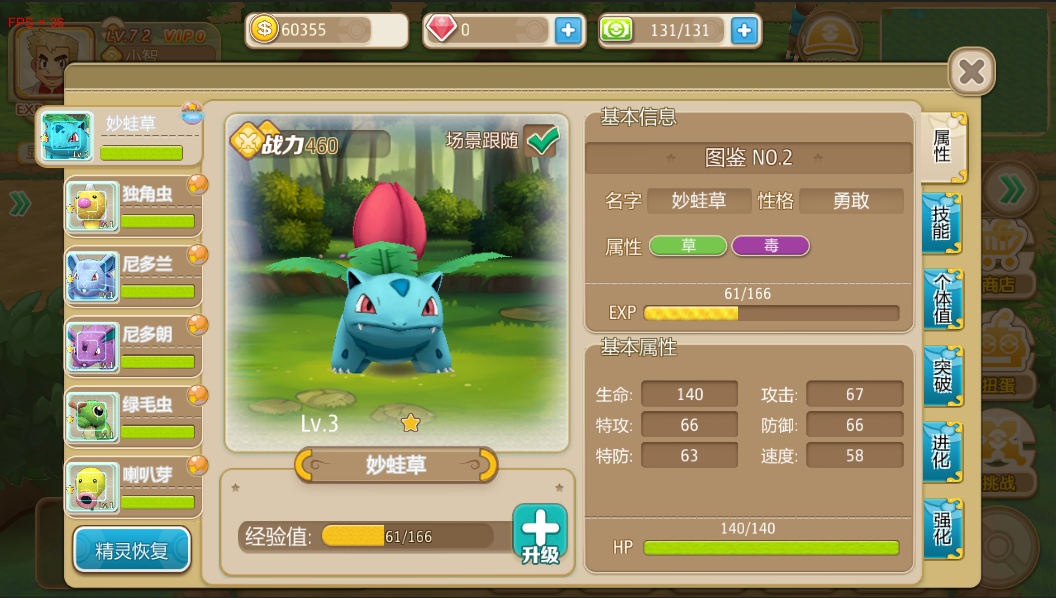The width and height of the screenshot is (1056, 598).
Task: Select 绿毛虫 in the party list
Action: tap(134, 417)
